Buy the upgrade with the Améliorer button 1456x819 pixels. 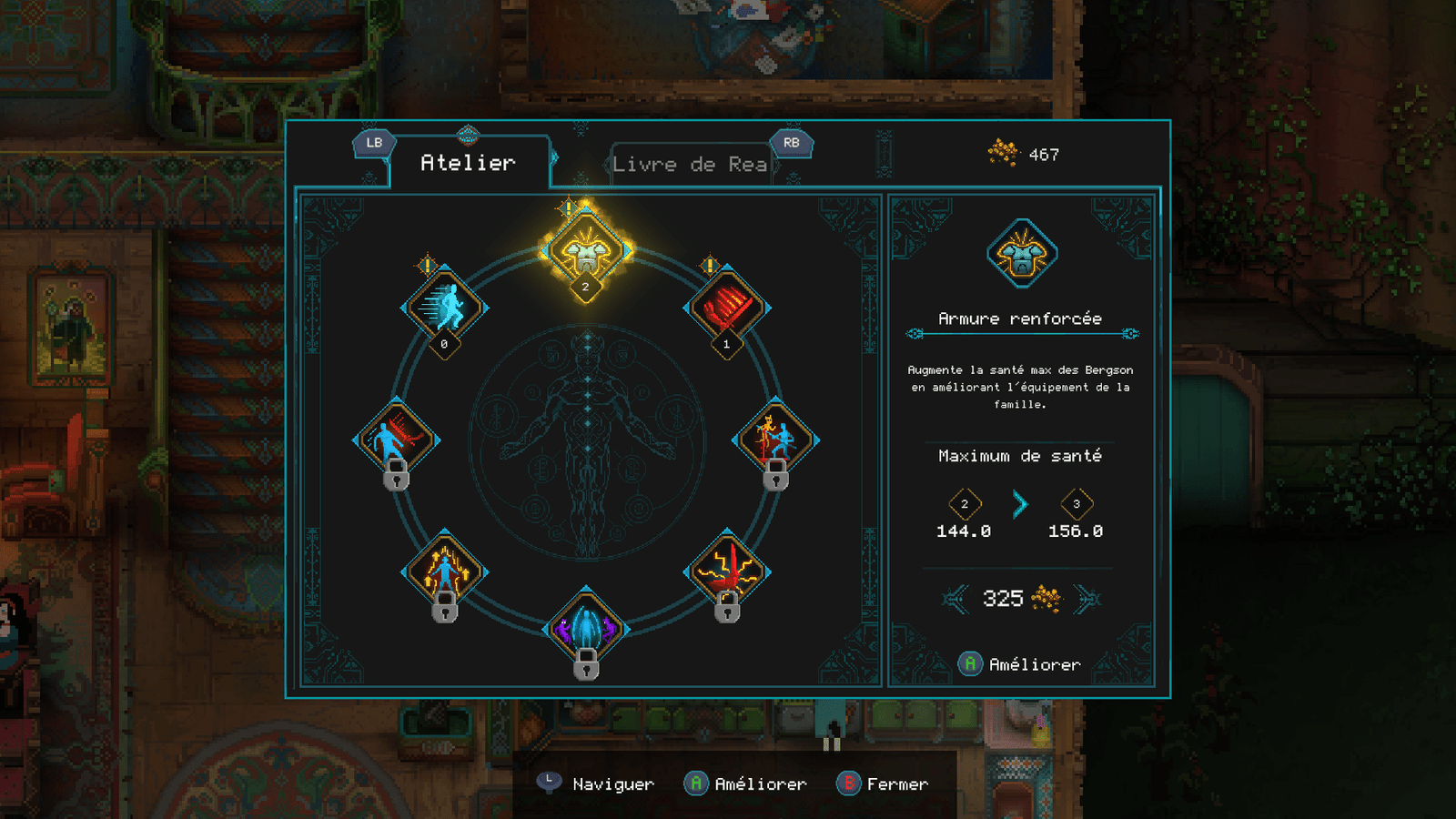pos(1020,664)
